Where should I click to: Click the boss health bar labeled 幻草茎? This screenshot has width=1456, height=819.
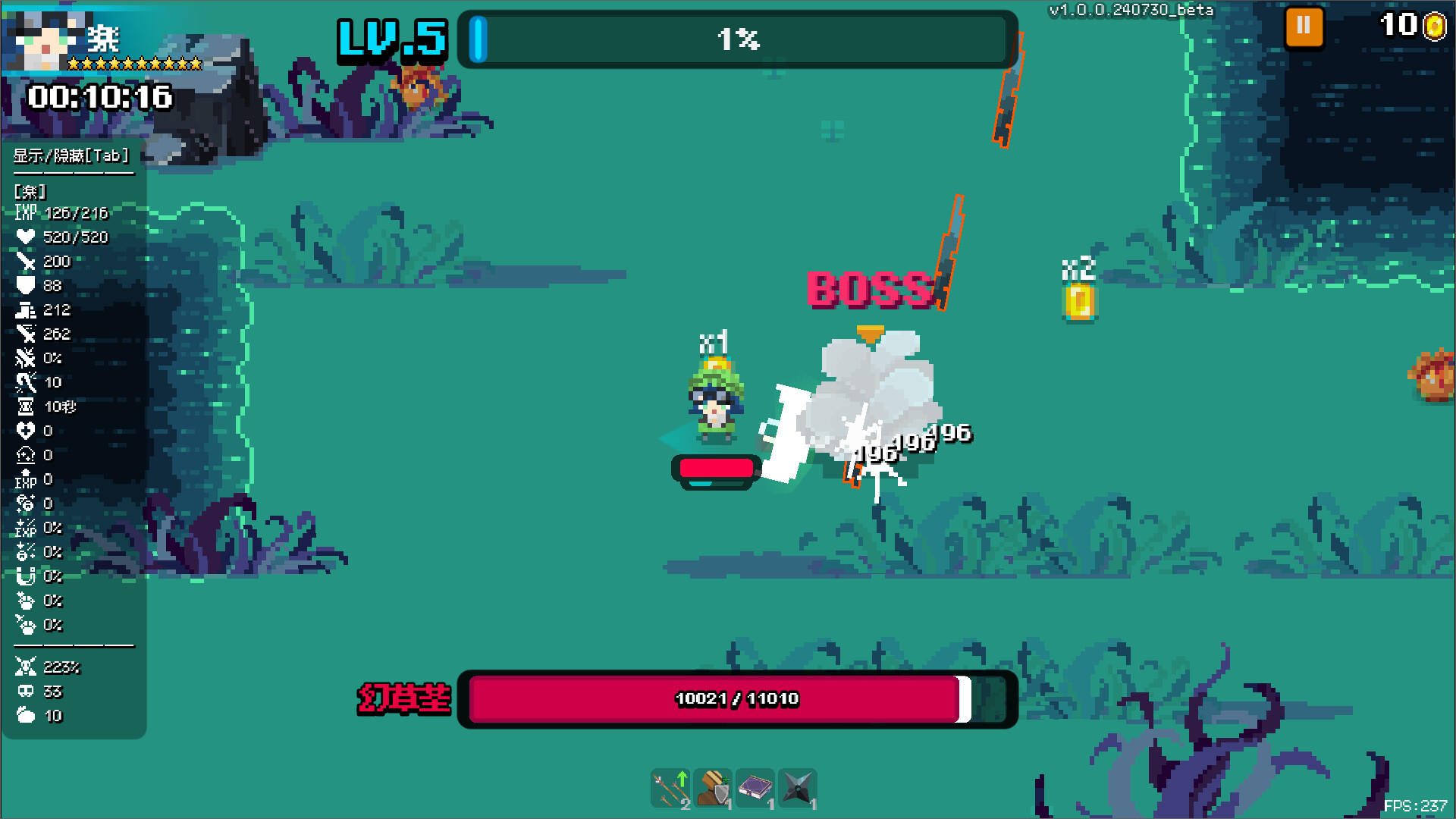pos(736,699)
